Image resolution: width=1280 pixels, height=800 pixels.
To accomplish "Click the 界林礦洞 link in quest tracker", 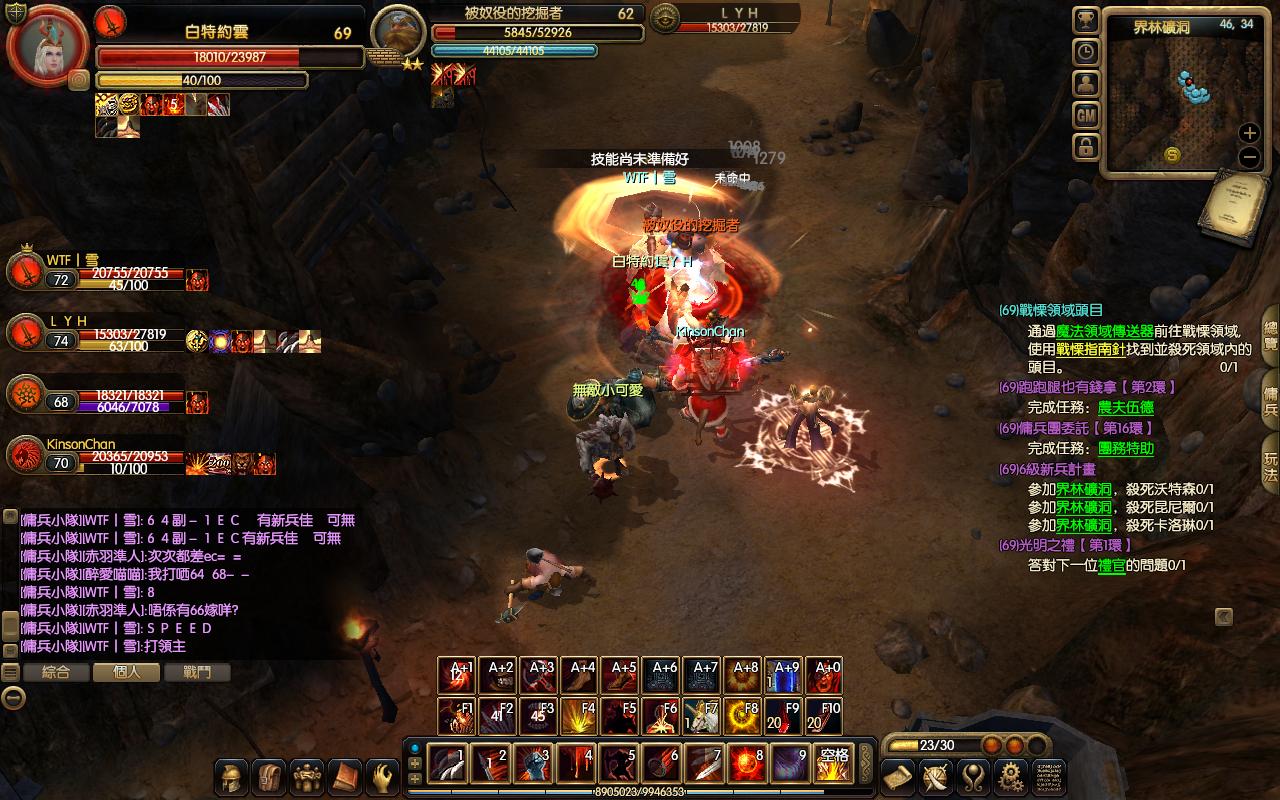I will [1083, 489].
